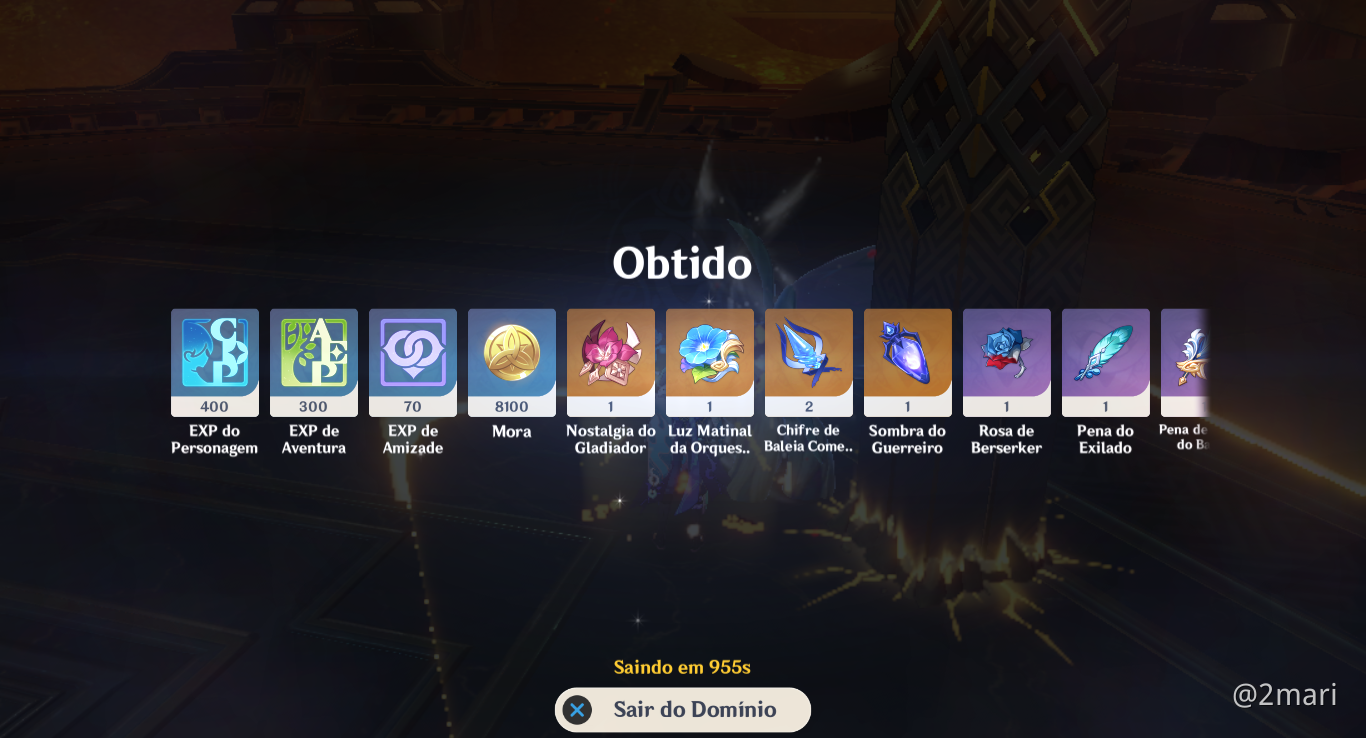Click the Obtido heading title

click(x=682, y=264)
